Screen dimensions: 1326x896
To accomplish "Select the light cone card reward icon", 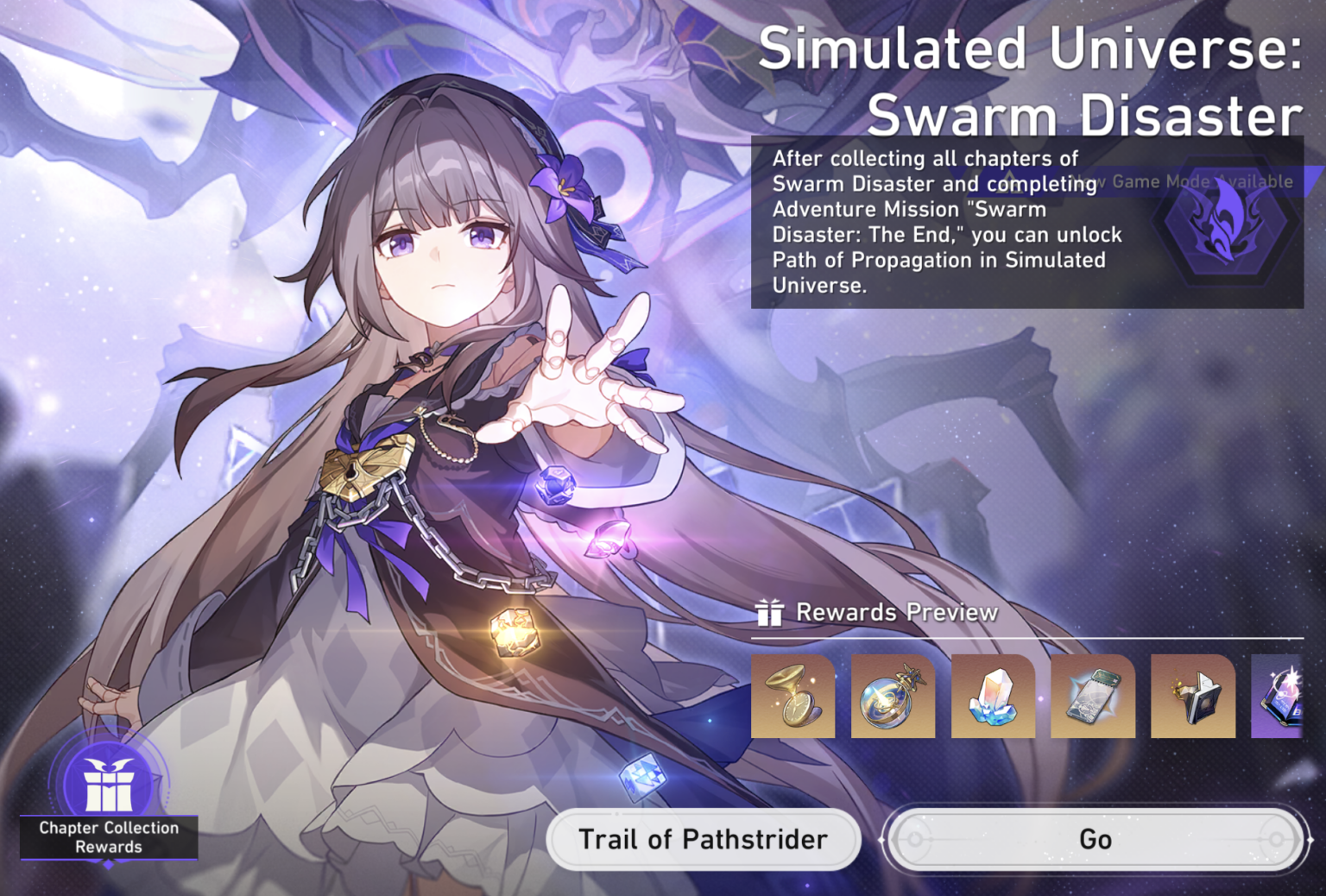I will tap(1093, 697).
